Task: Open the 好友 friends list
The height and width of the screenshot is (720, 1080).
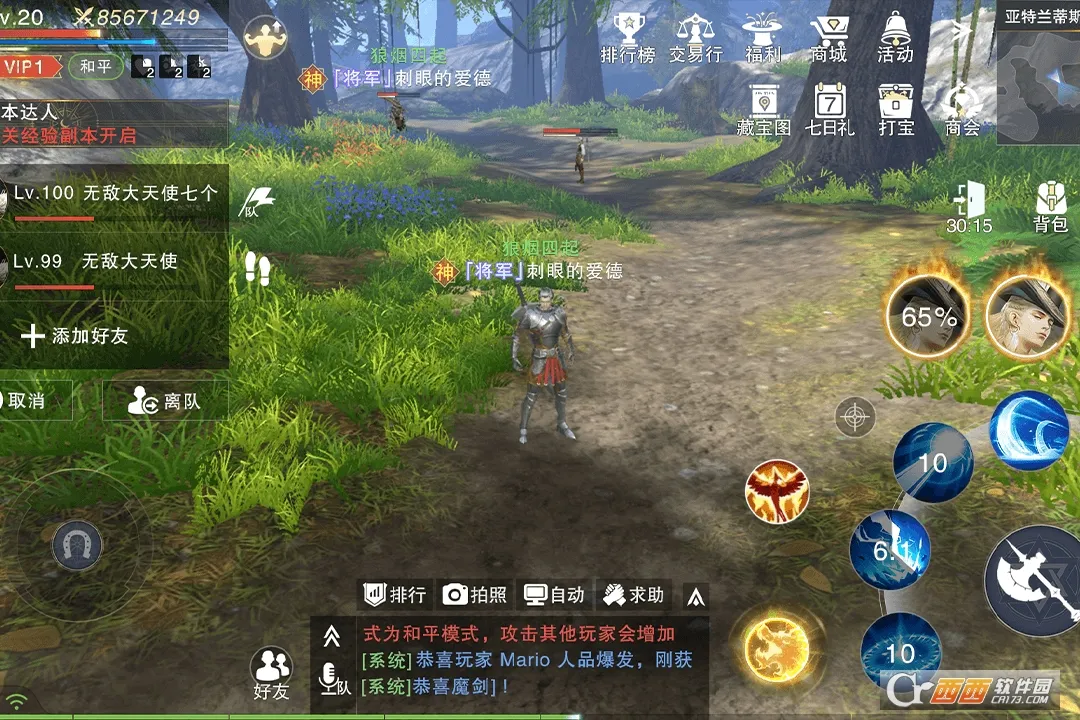Action: [271, 673]
